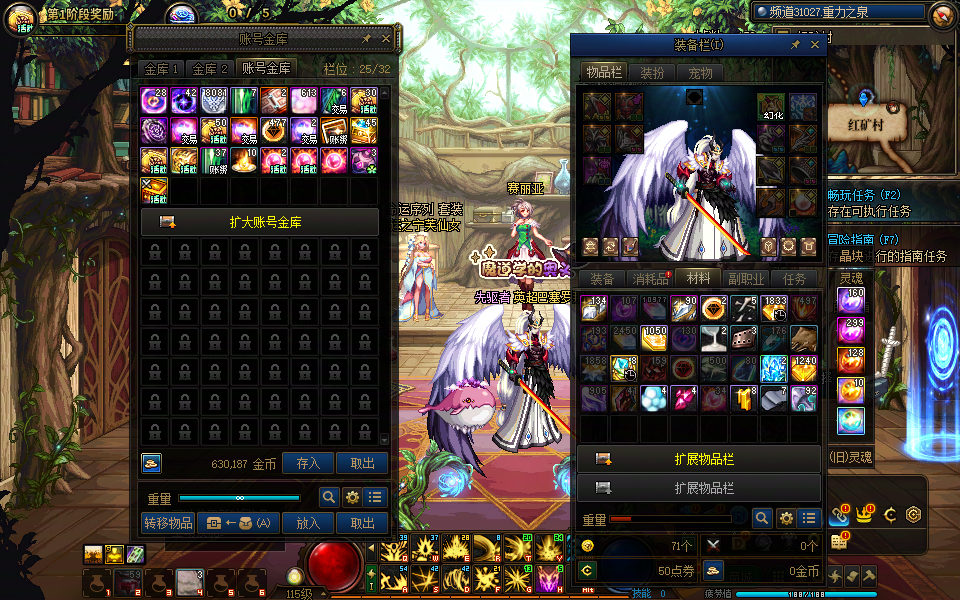Open the inventory gear settings button
960x600 pixels.
786,518
